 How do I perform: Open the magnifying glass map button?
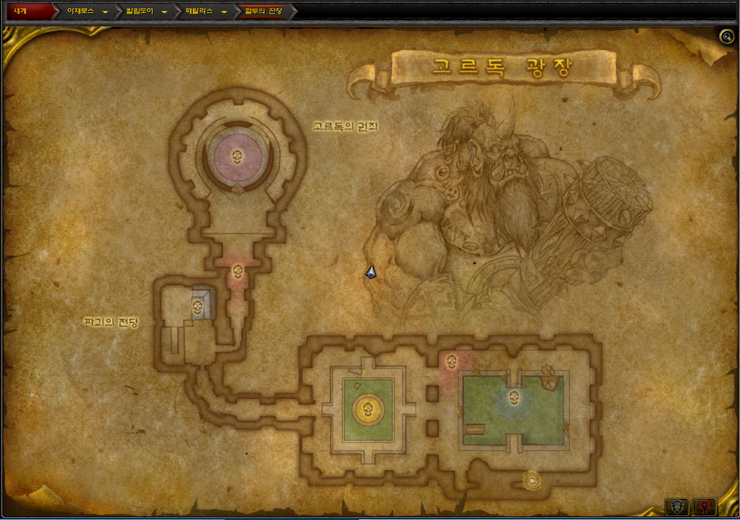pos(727,37)
